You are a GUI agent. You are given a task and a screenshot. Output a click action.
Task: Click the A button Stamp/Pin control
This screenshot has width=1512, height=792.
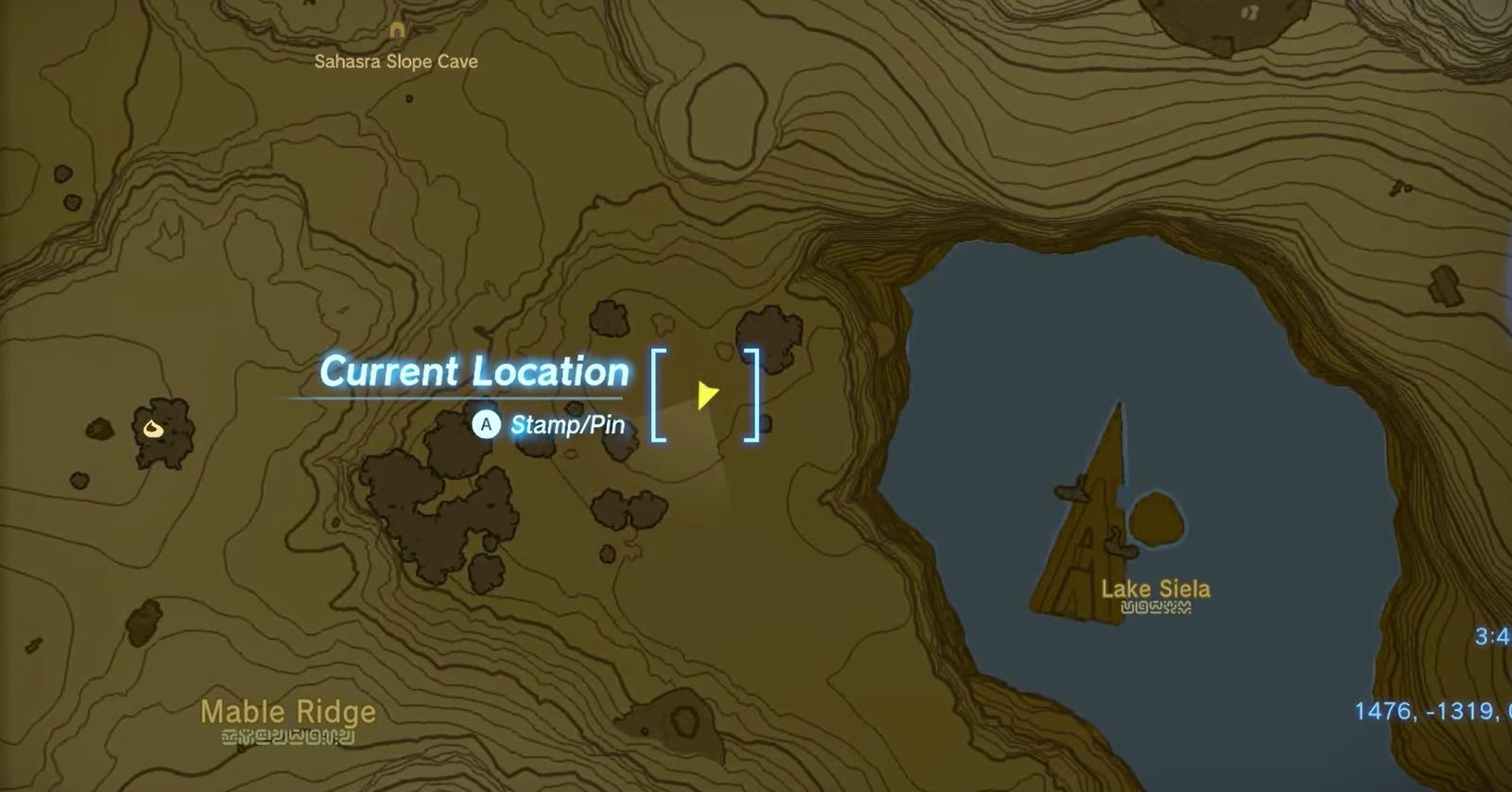pyautogui.click(x=487, y=424)
